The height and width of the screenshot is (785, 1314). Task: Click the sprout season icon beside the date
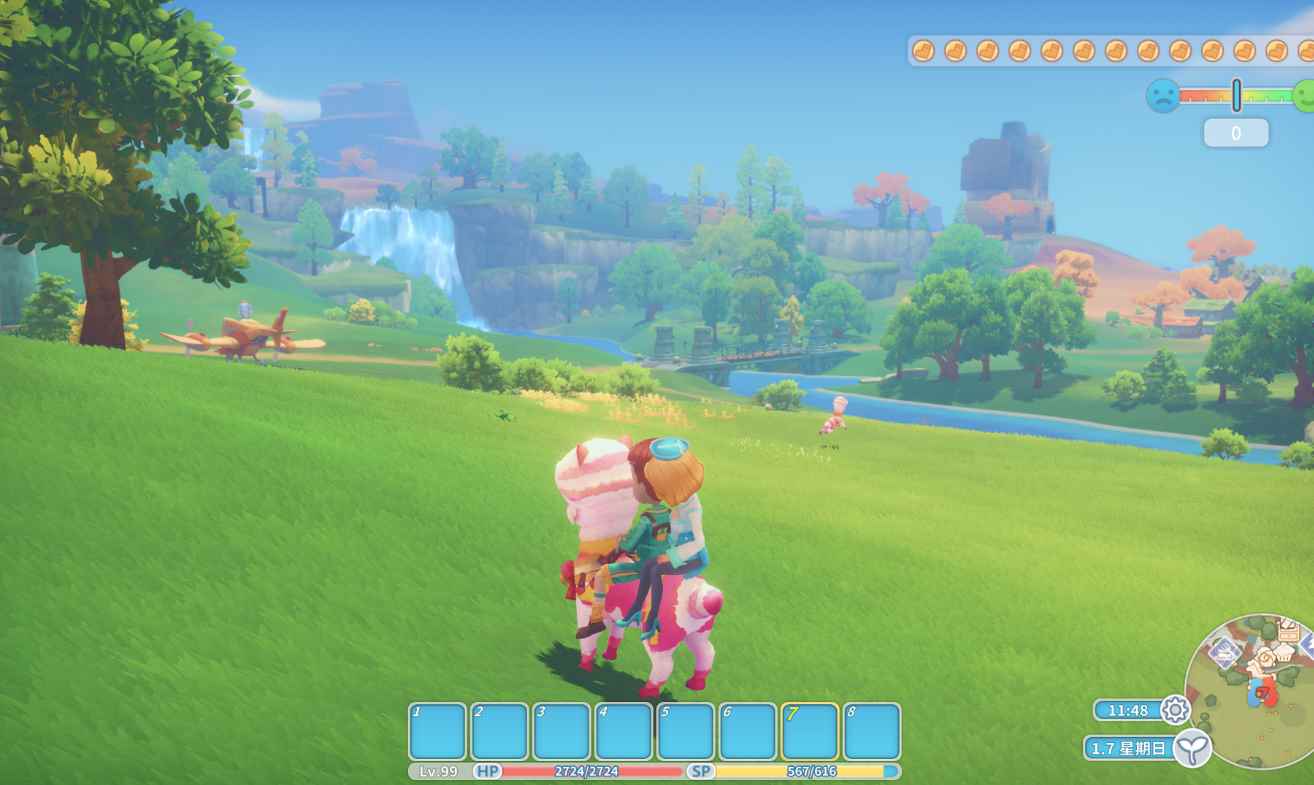(1192, 748)
